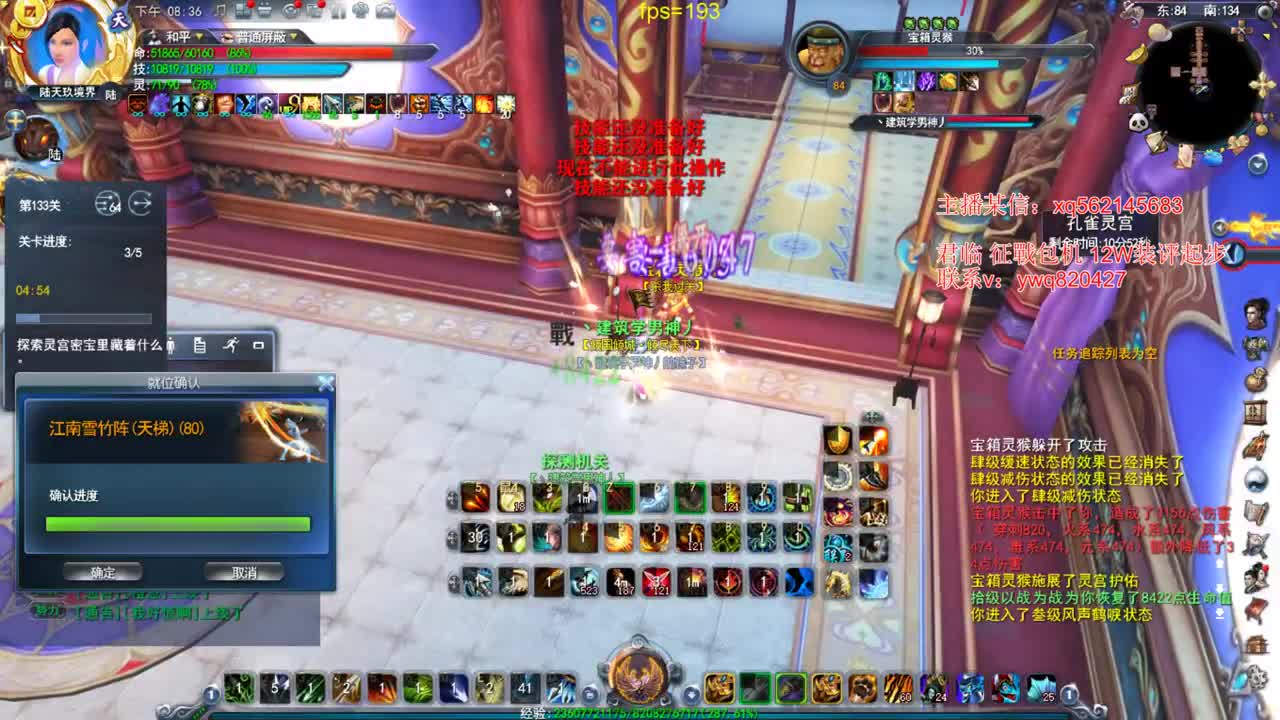Click the music note icon in top bar
Screen dimensions: 1280x720
click(221, 10)
